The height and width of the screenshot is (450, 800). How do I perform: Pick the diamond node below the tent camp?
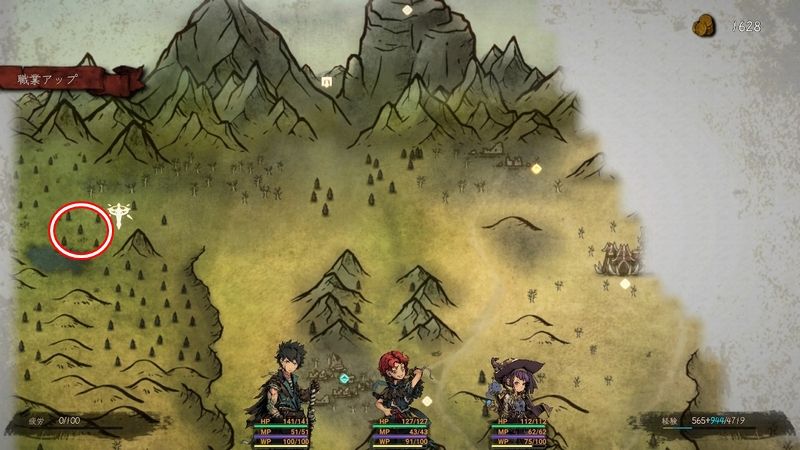point(625,284)
